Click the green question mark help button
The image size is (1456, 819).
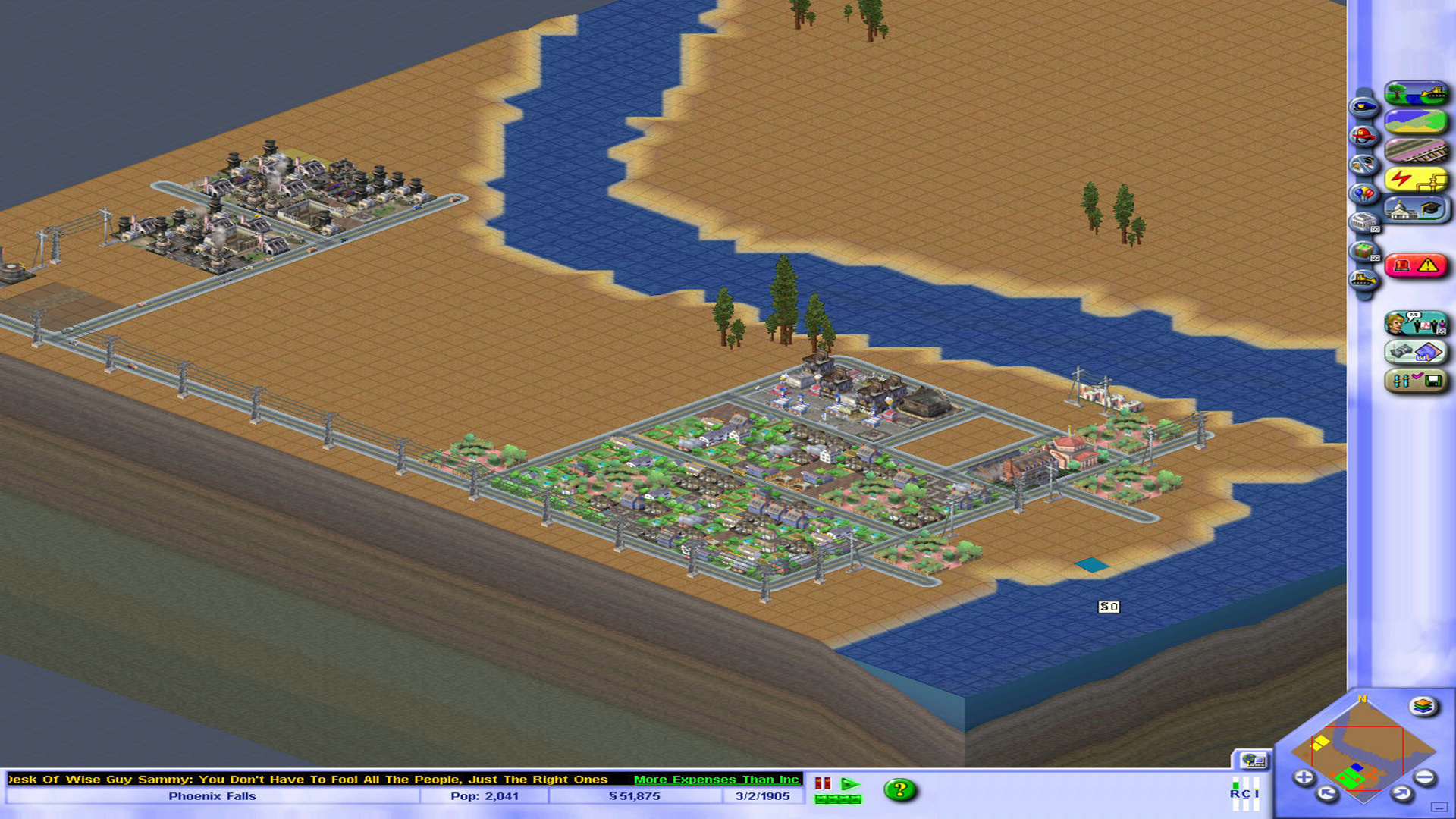pyautogui.click(x=900, y=789)
